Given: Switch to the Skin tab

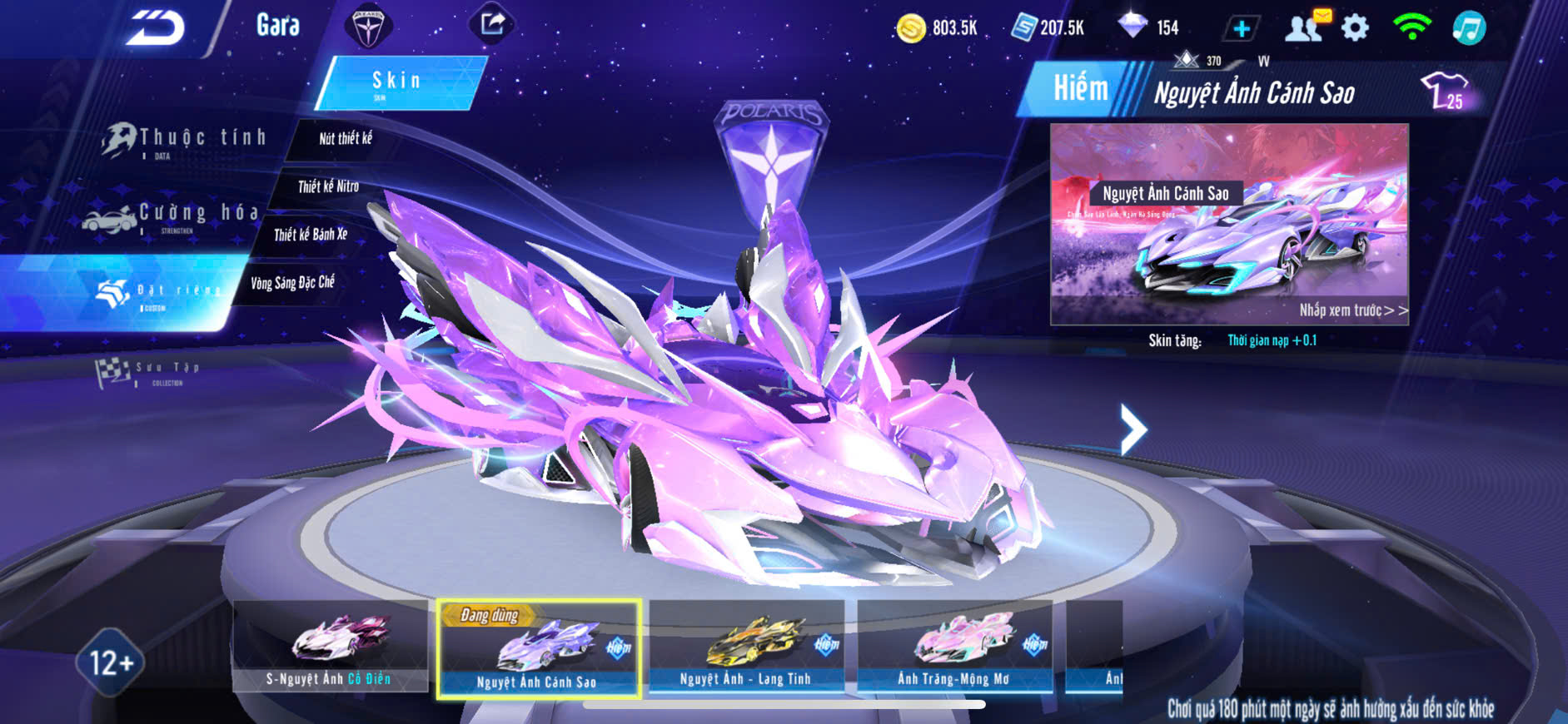Looking at the screenshot, I should 398,82.
